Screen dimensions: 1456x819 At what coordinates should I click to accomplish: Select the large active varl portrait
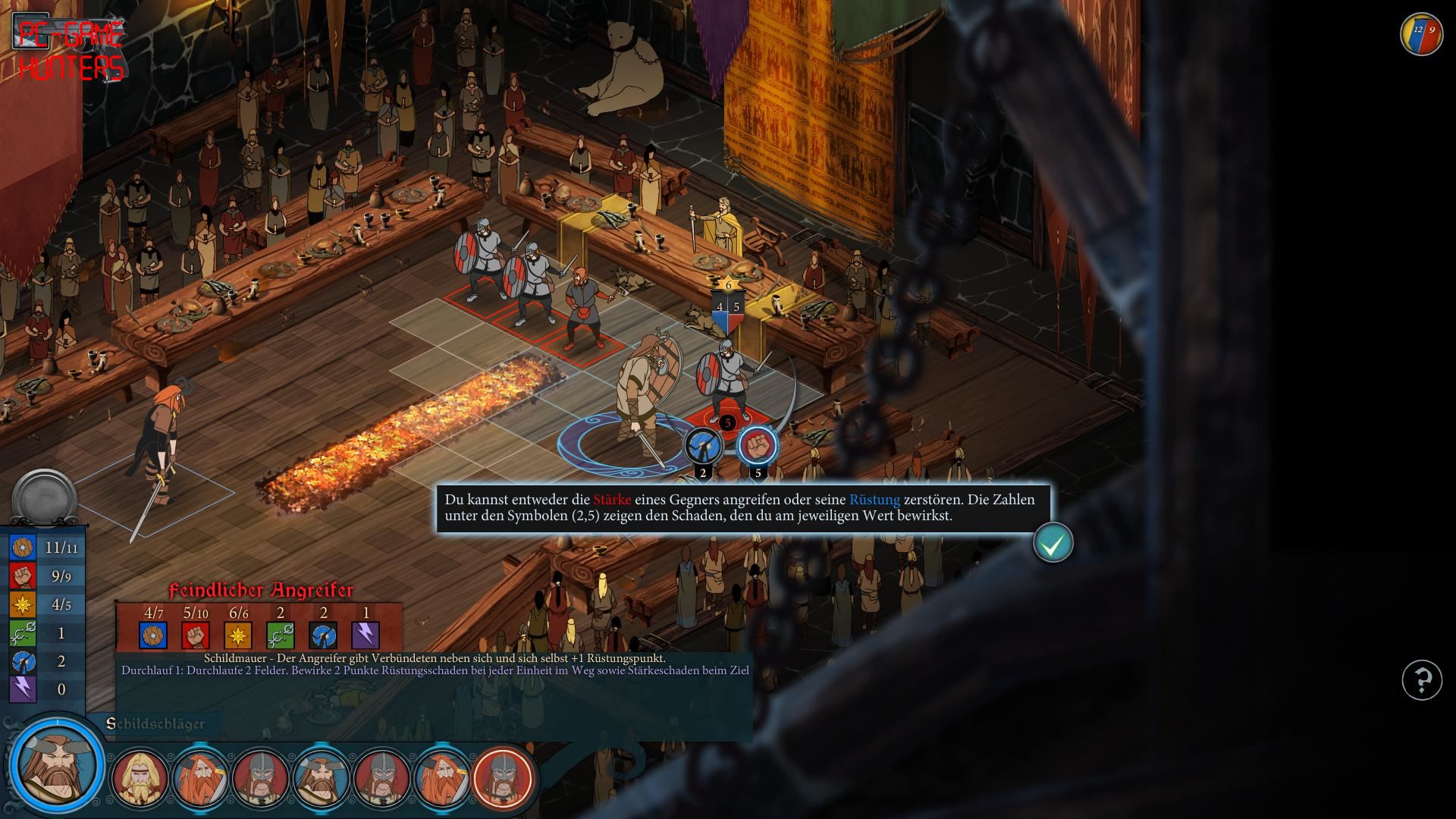pyautogui.click(x=57, y=763)
